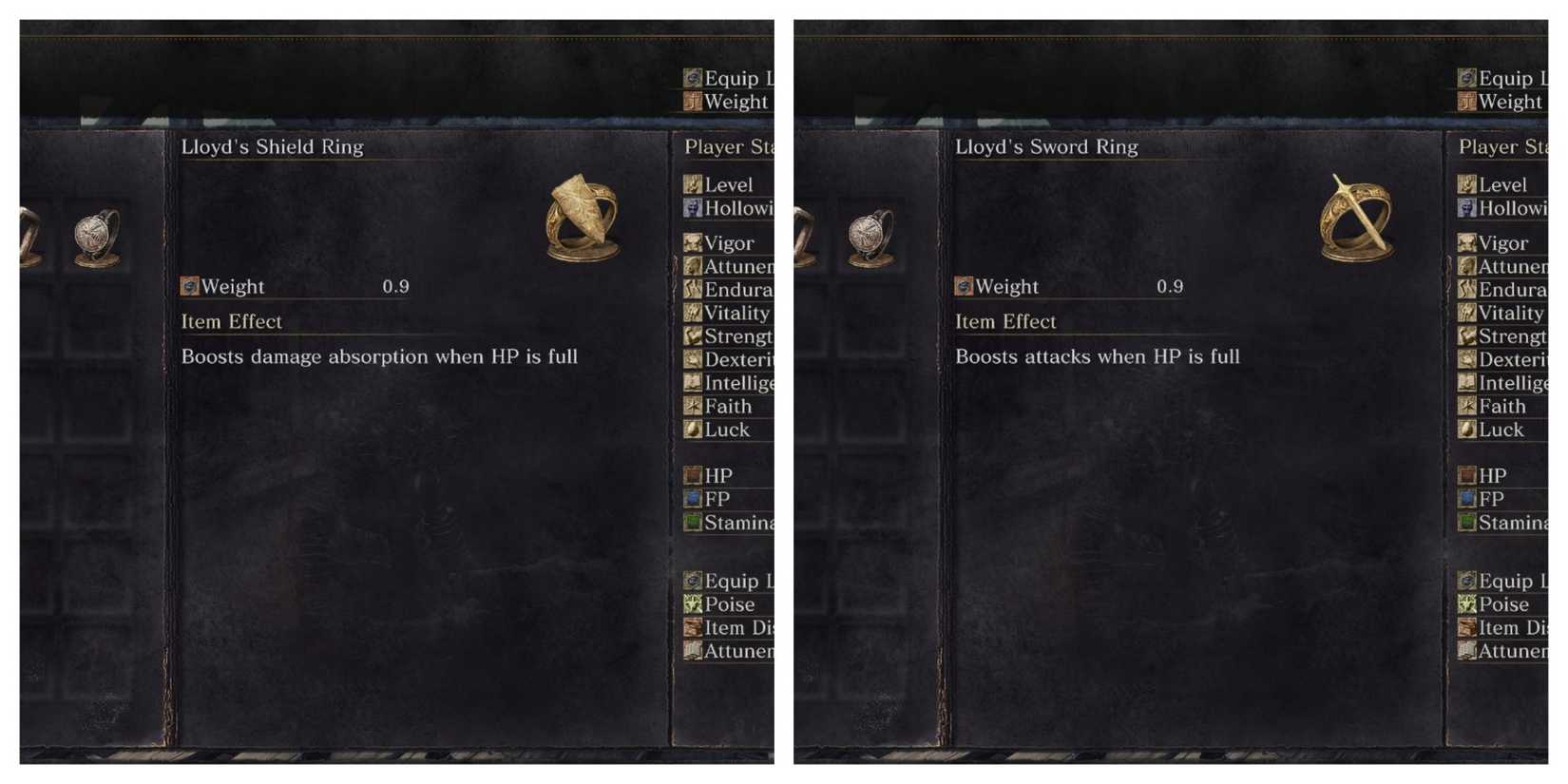
Task: Click the FP stat icon
Action: click(693, 499)
